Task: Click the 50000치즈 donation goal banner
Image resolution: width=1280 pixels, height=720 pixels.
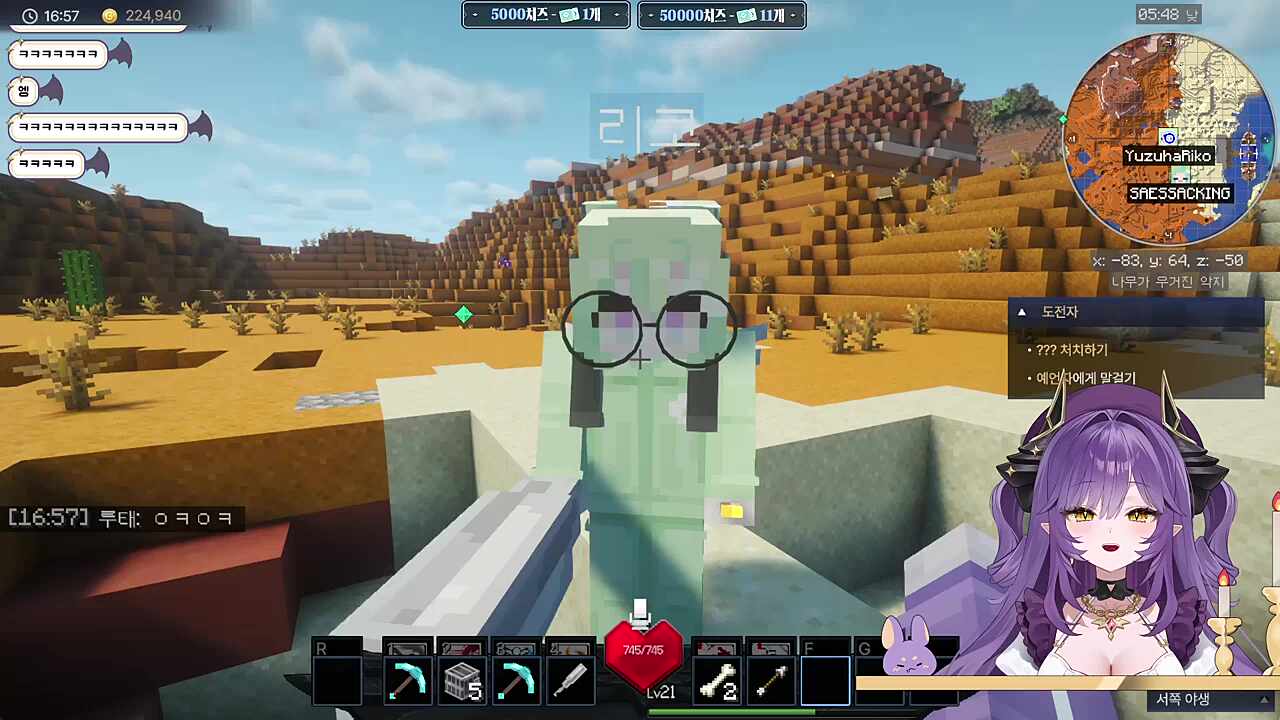Action: click(721, 15)
